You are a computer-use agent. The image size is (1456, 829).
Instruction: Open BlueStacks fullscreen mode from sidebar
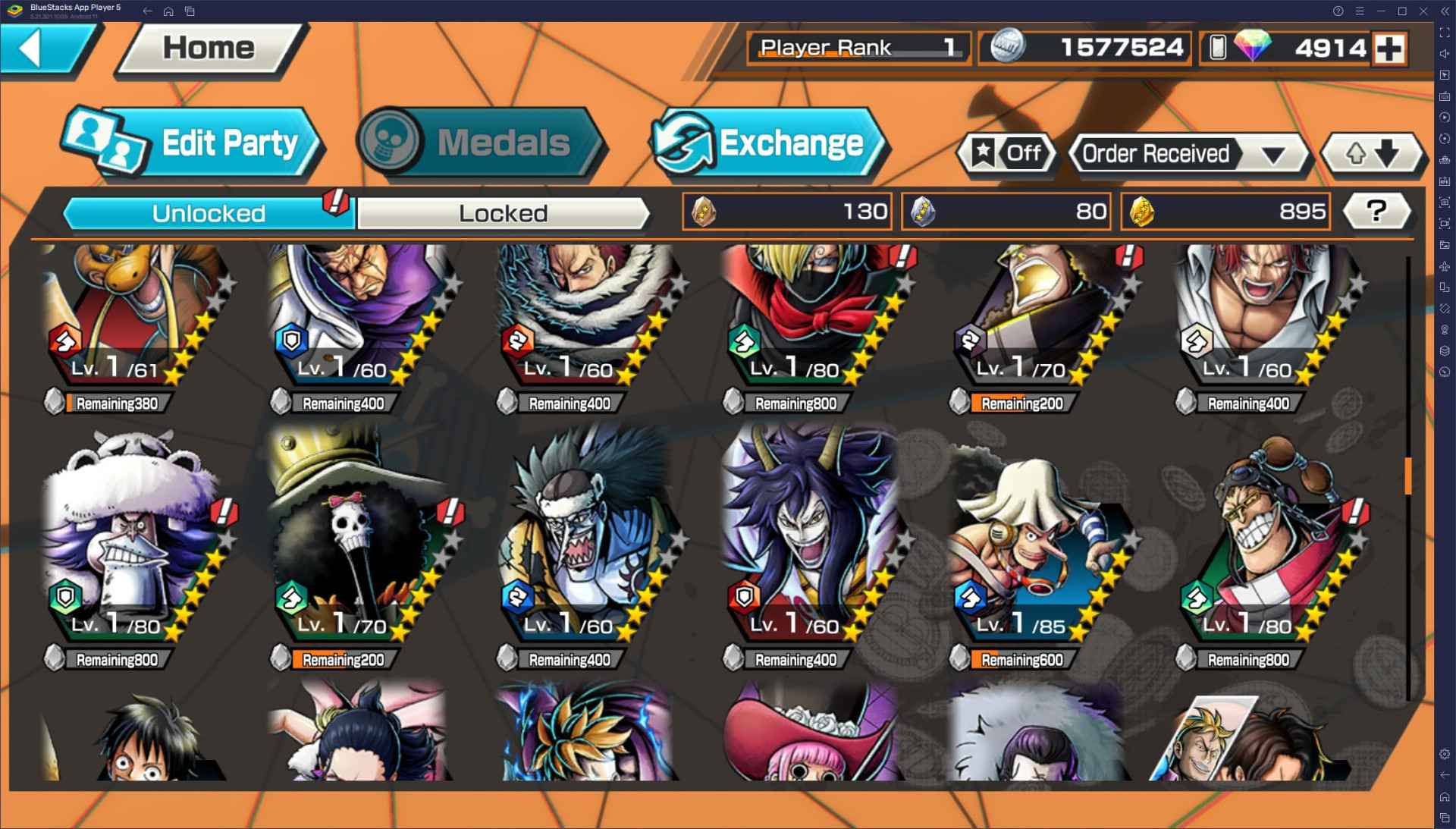coord(1442,33)
